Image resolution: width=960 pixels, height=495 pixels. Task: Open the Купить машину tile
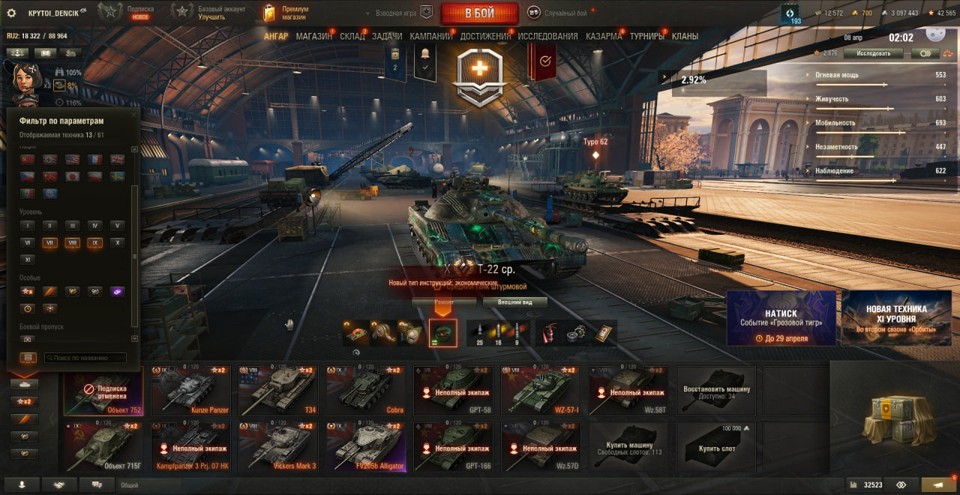coord(627,447)
